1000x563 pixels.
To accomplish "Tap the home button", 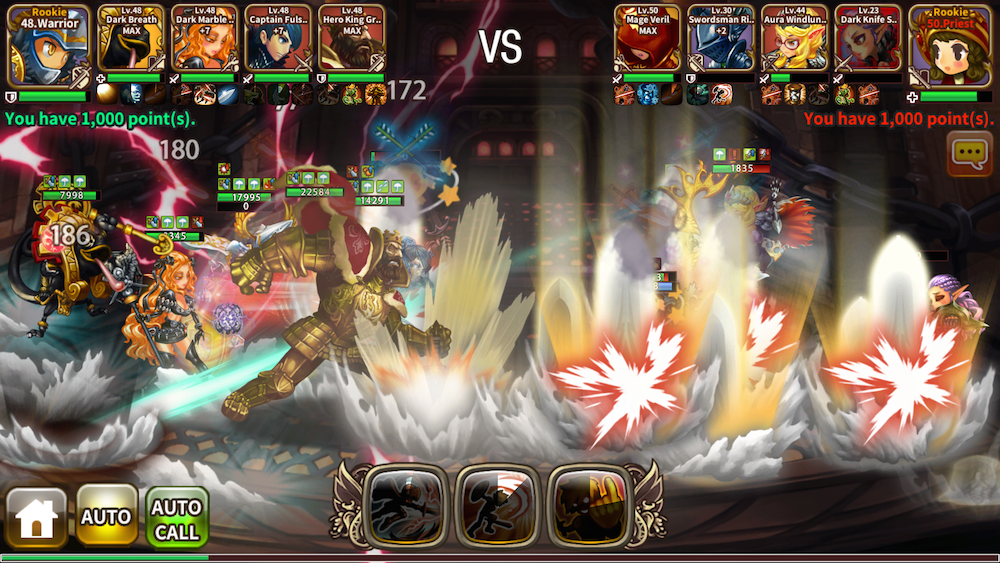I will pyautogui.click(x=37, y=517).
